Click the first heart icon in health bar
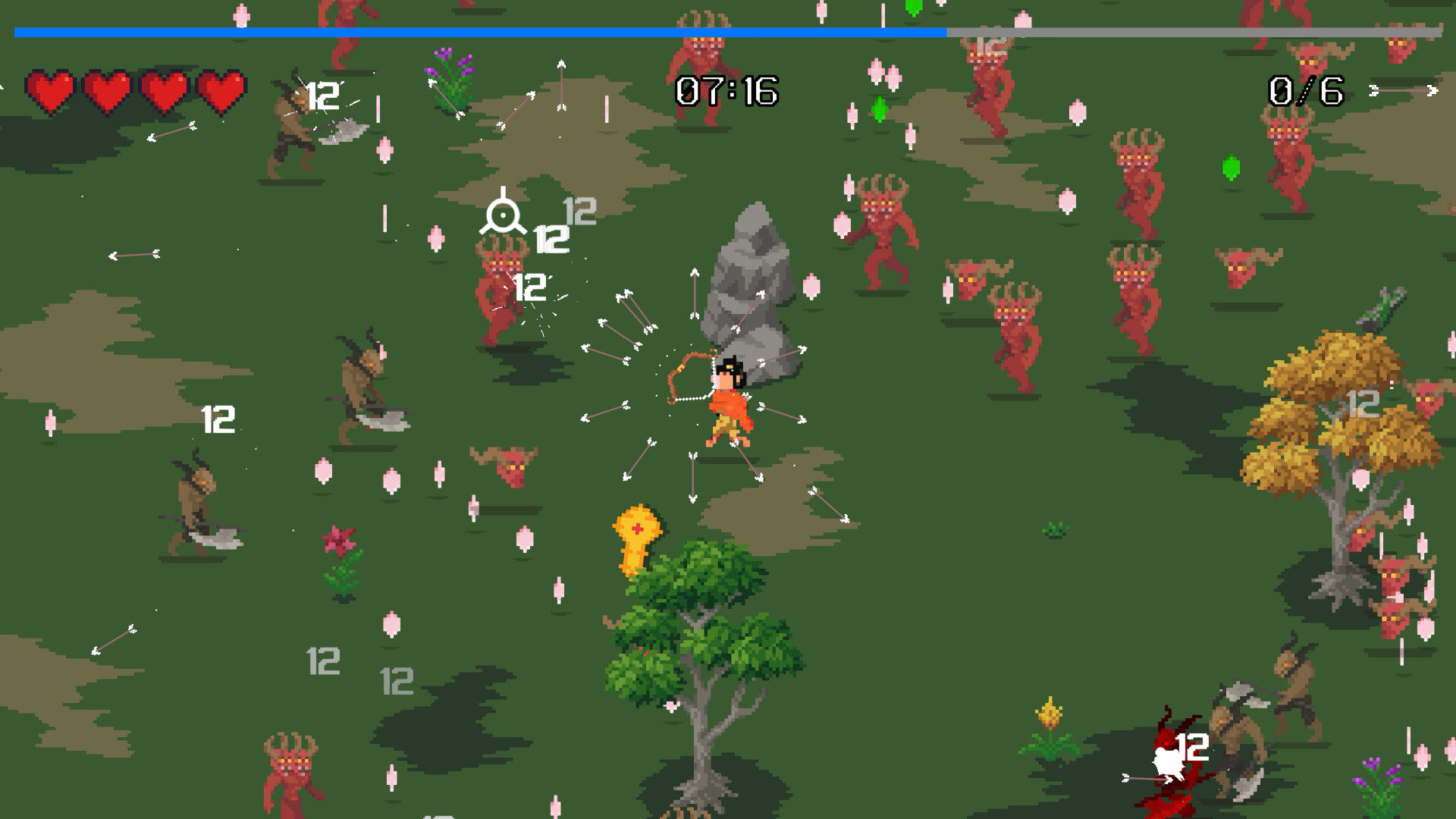This screenshot has width=1456, height=819. click(50, 93)
